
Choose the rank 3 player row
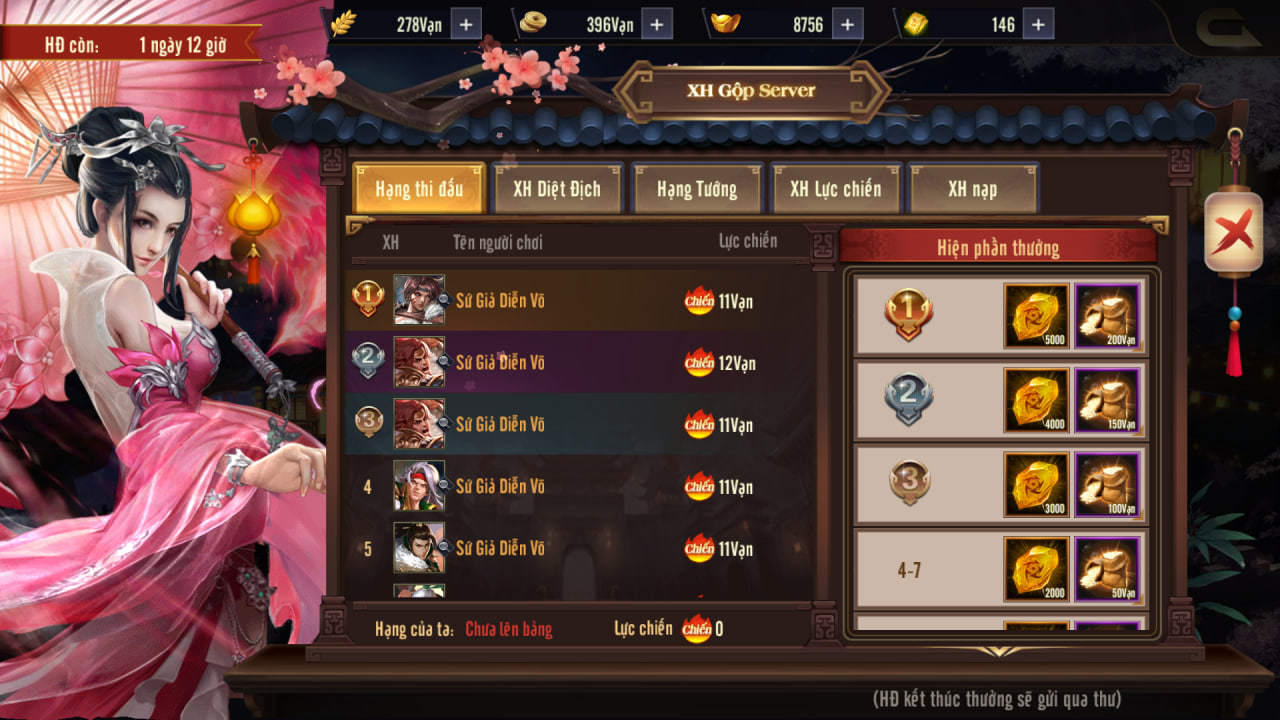[577, 425]
